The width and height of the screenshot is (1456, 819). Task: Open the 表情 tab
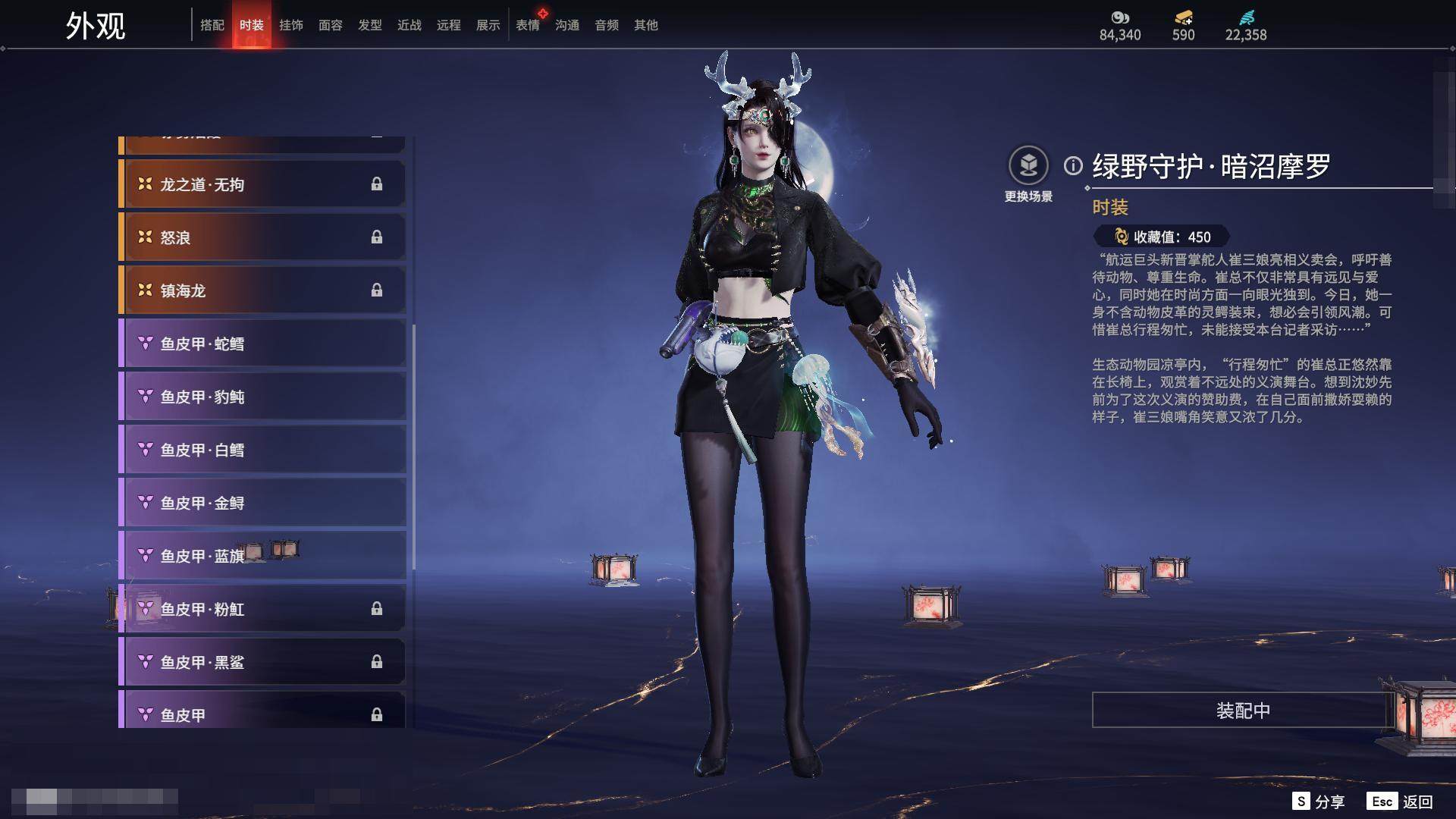click(x=528, y=25)
